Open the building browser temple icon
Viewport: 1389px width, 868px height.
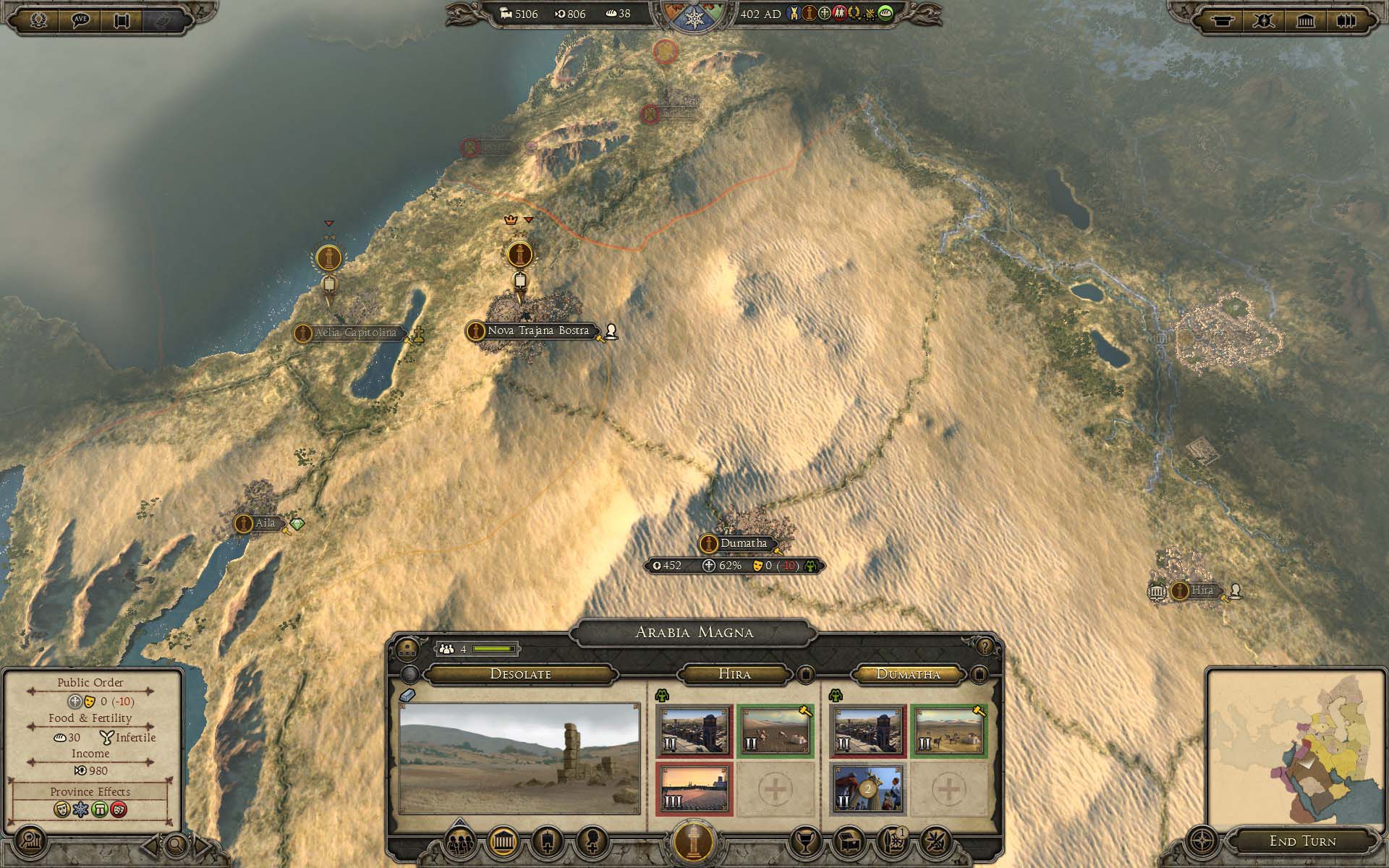[504, 842]
